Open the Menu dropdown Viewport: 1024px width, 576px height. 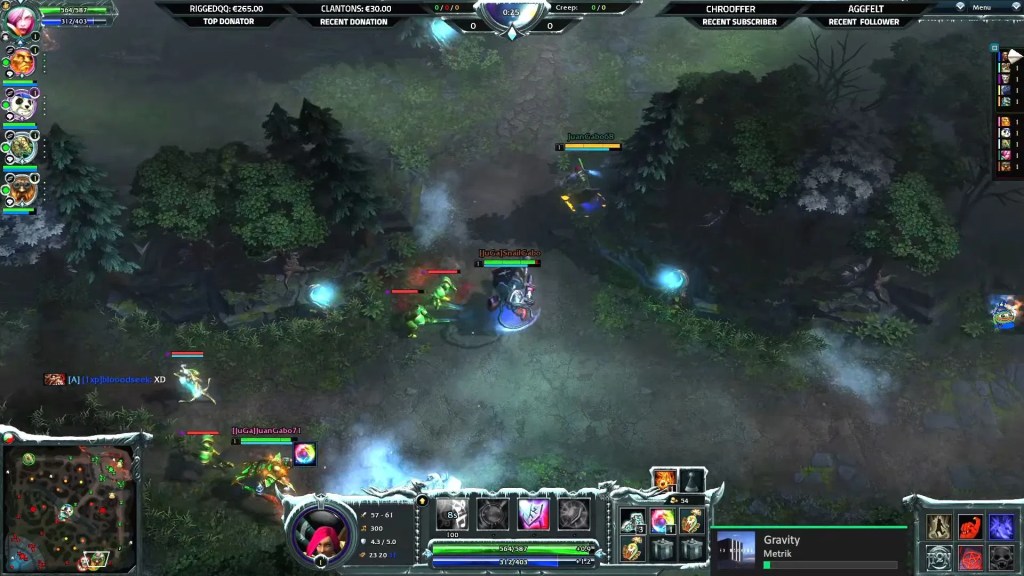coord(980,7)
